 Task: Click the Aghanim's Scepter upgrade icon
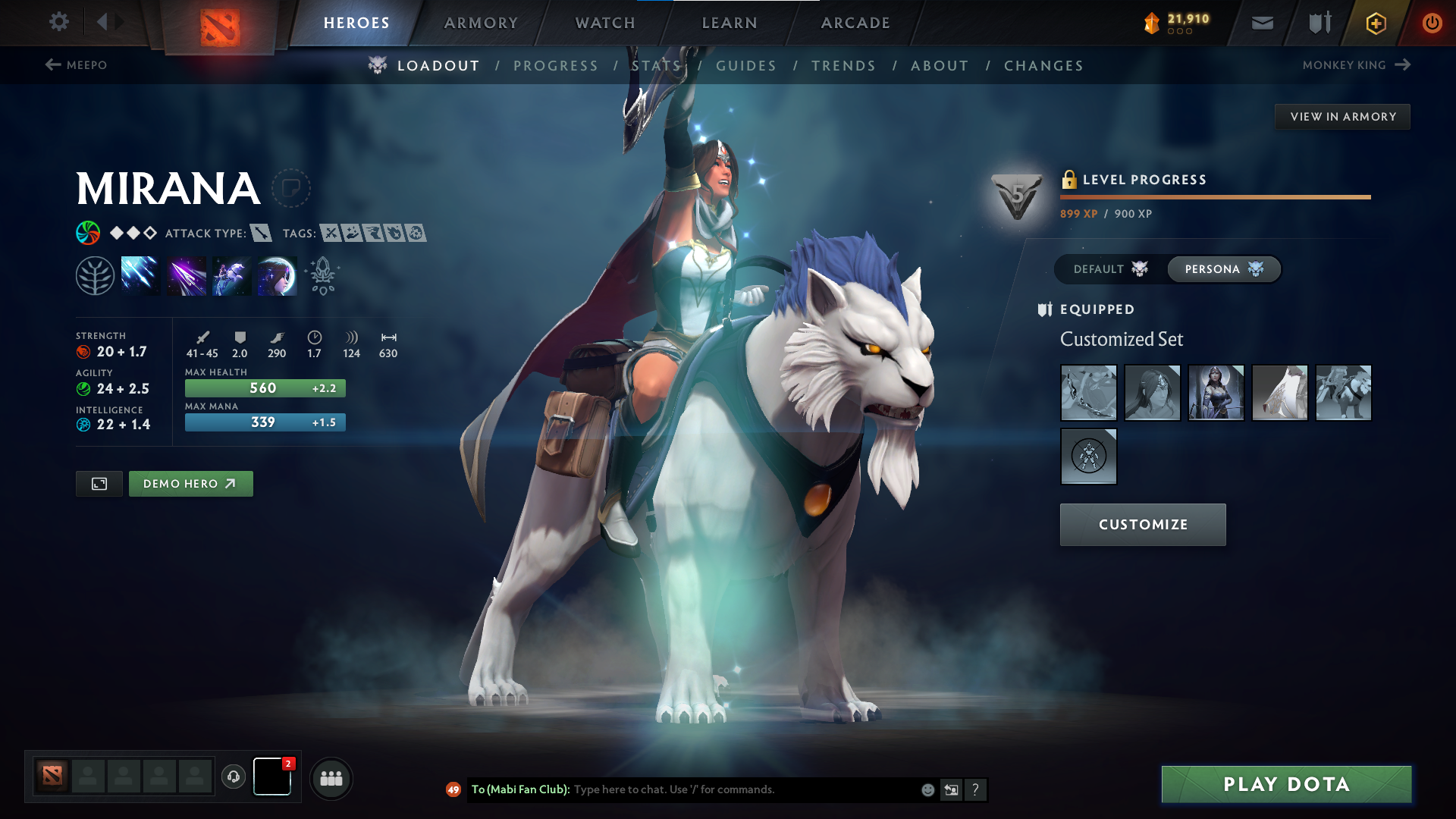322,275
